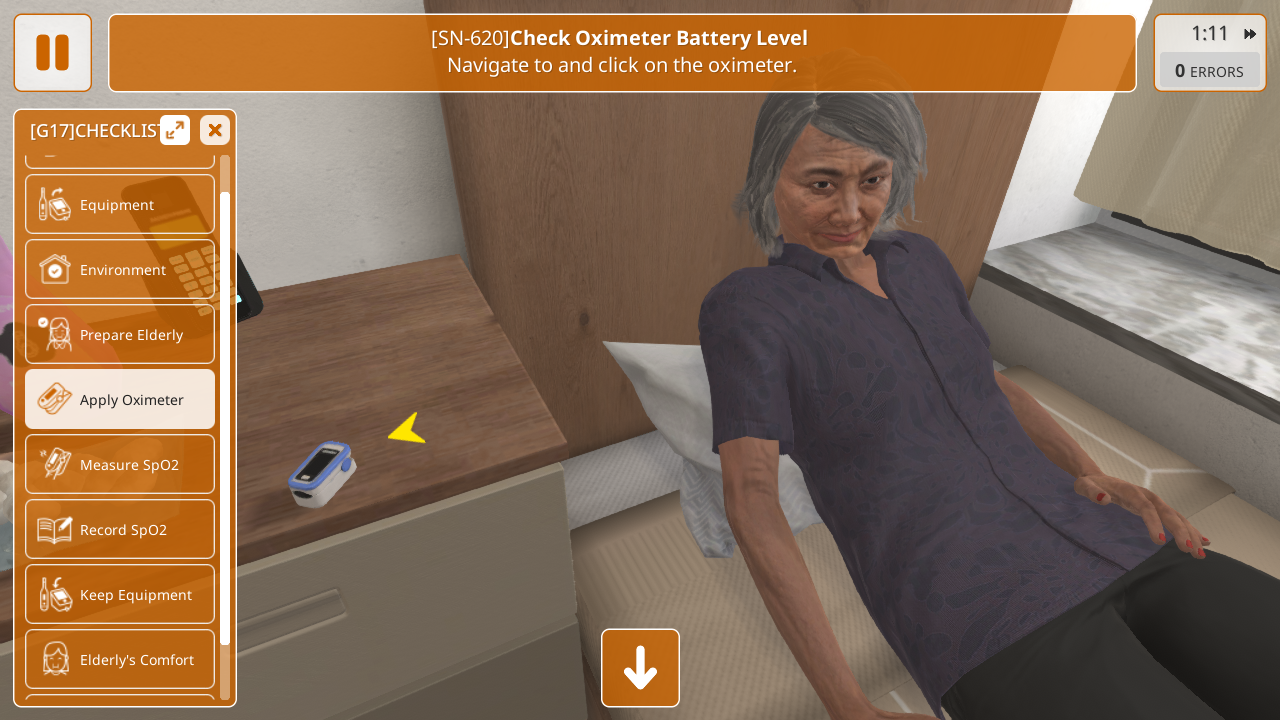1280x720 pixels.
Task: Choose the Record SpO2 checklist item
Action: pos(120,530)
